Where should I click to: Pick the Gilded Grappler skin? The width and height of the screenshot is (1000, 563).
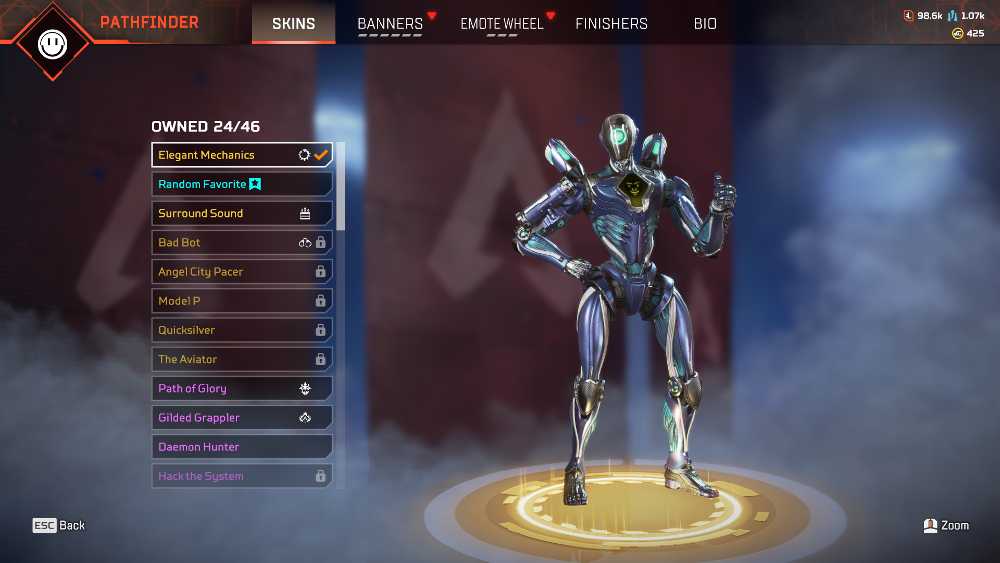point(242,417)
